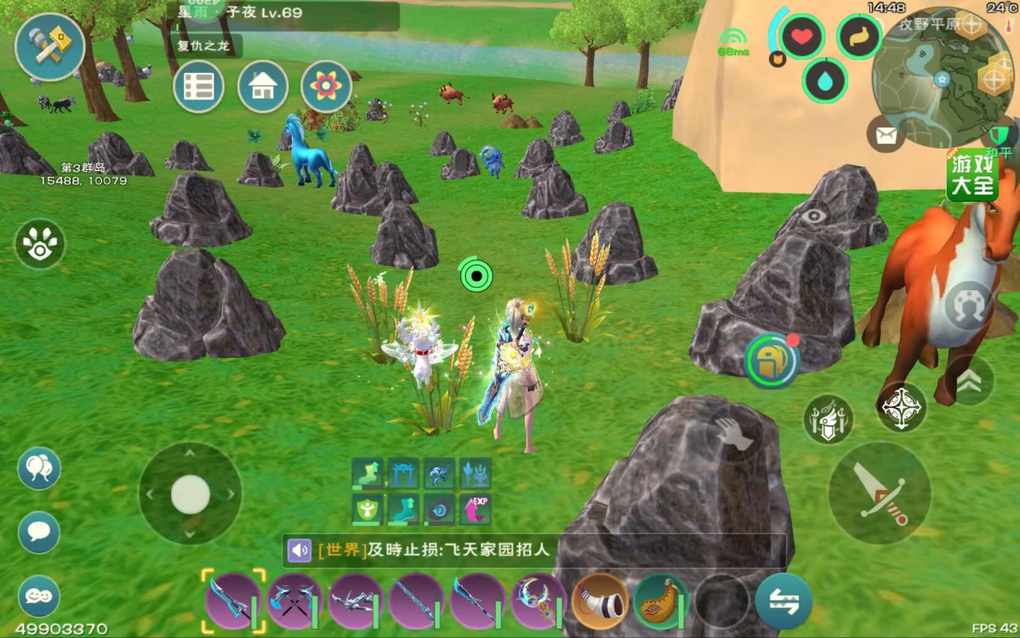Tap the sword attack button

click(x=879, y=492)
